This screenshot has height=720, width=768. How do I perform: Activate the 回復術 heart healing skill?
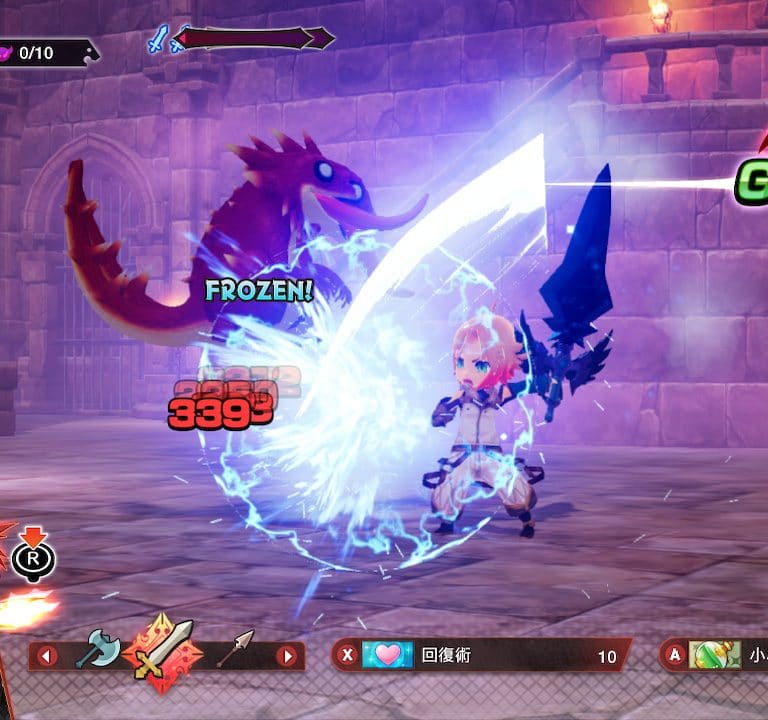click(388, 656)
